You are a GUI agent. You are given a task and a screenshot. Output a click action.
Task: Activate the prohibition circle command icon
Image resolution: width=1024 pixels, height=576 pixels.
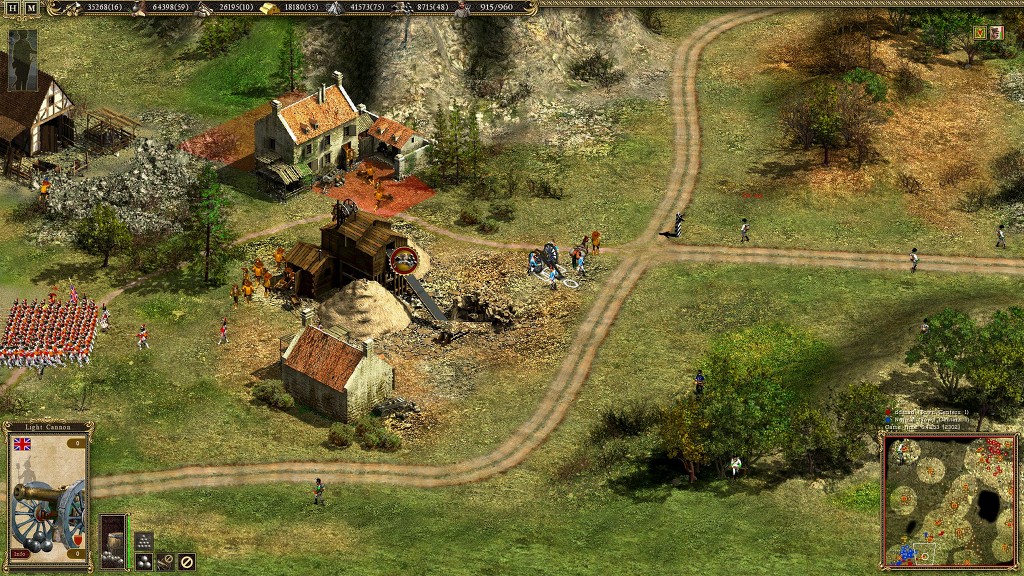click(x=186, y=561)
